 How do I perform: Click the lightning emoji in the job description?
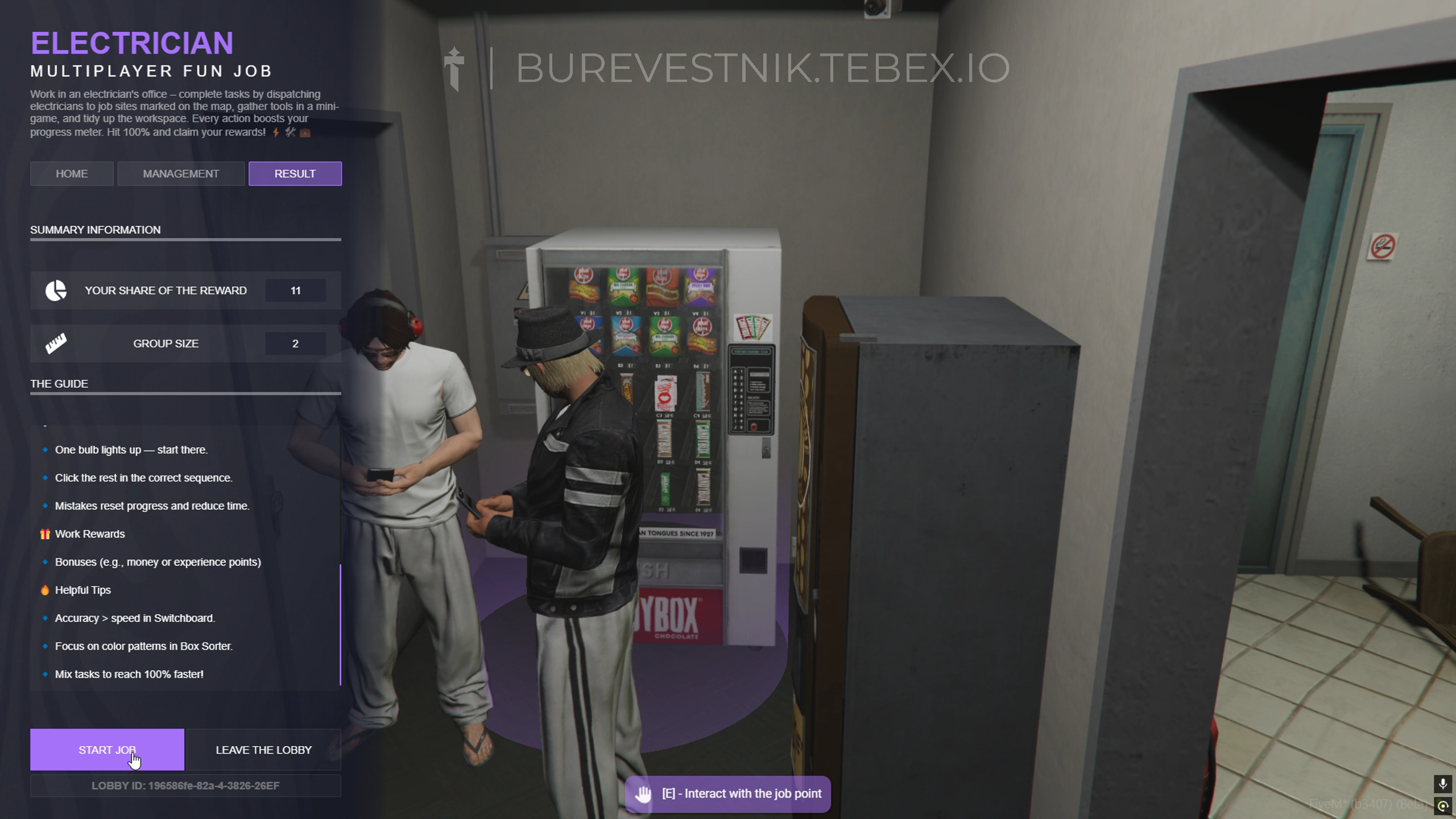click(276, 133)
